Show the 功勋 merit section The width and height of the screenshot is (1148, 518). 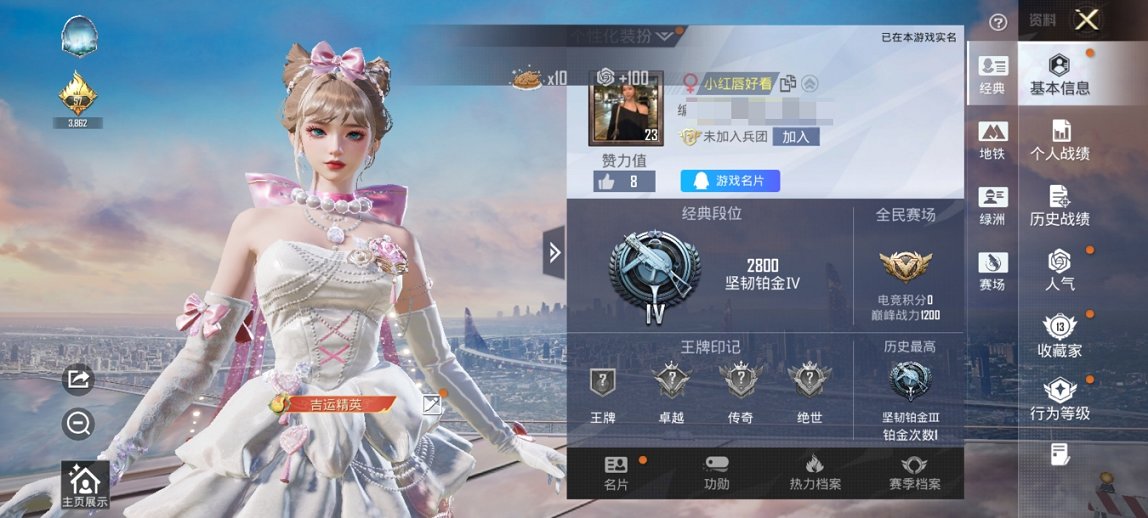(x=717, y=473)
